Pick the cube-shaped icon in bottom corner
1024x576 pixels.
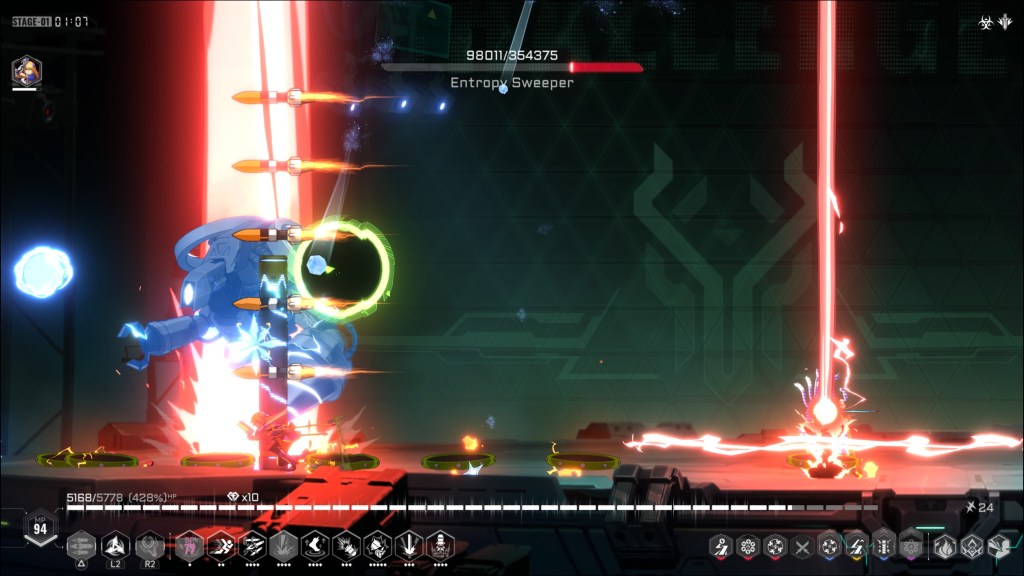(x=998, y=546)
